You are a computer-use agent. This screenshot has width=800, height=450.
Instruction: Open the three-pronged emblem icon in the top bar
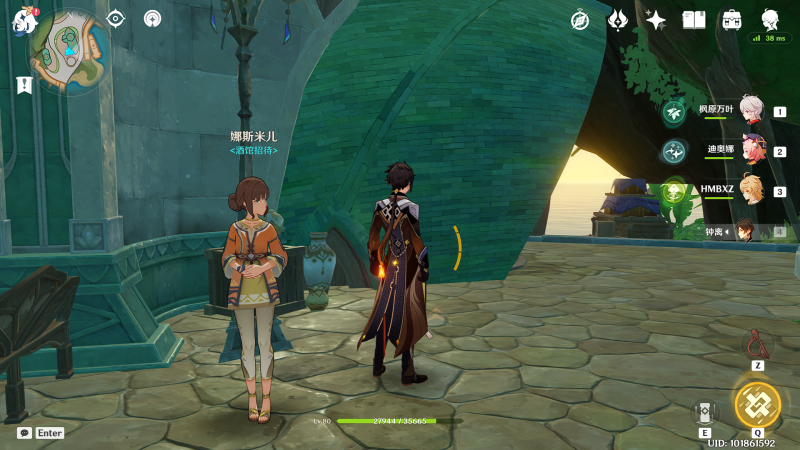click(618, 20)
